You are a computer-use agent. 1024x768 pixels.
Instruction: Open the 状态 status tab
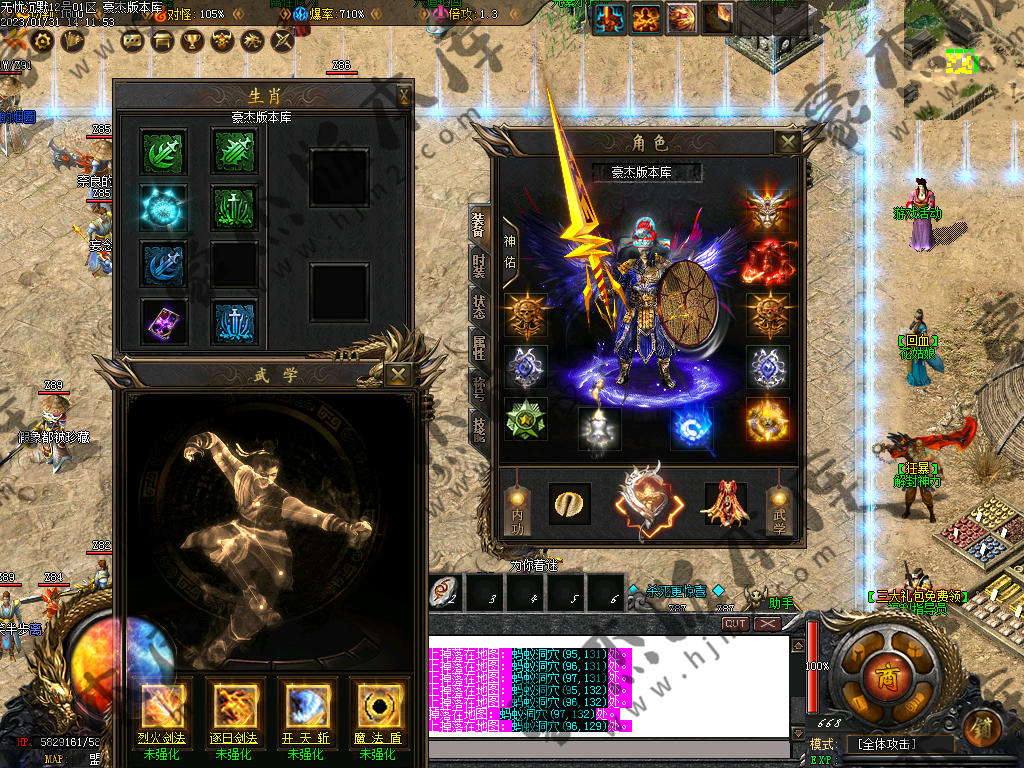tap(480, 305)
